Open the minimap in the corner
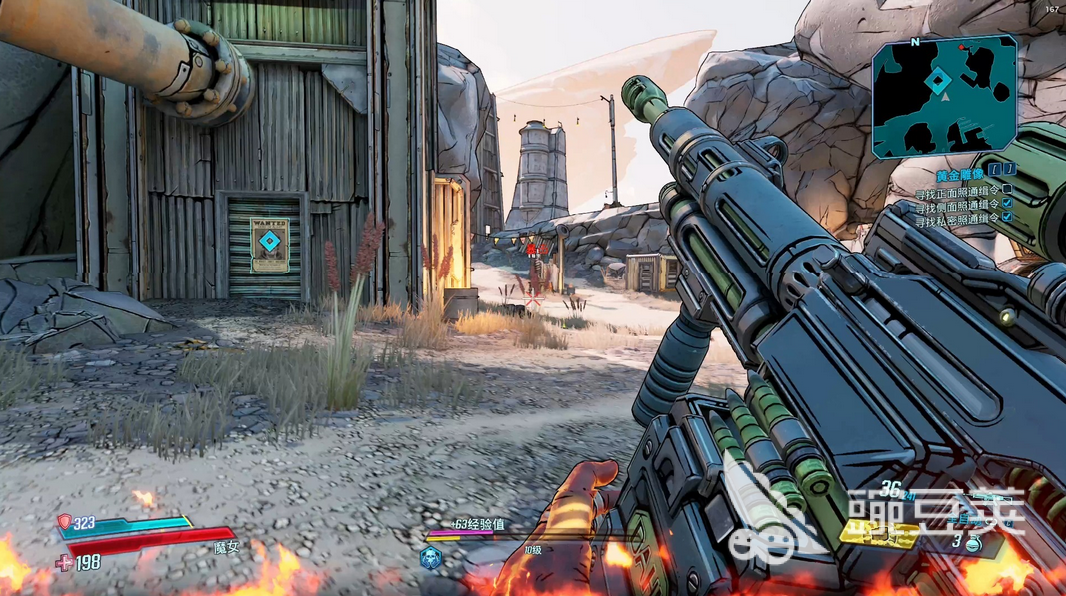This screenshot has height=596, width=1066. (944, 97)
